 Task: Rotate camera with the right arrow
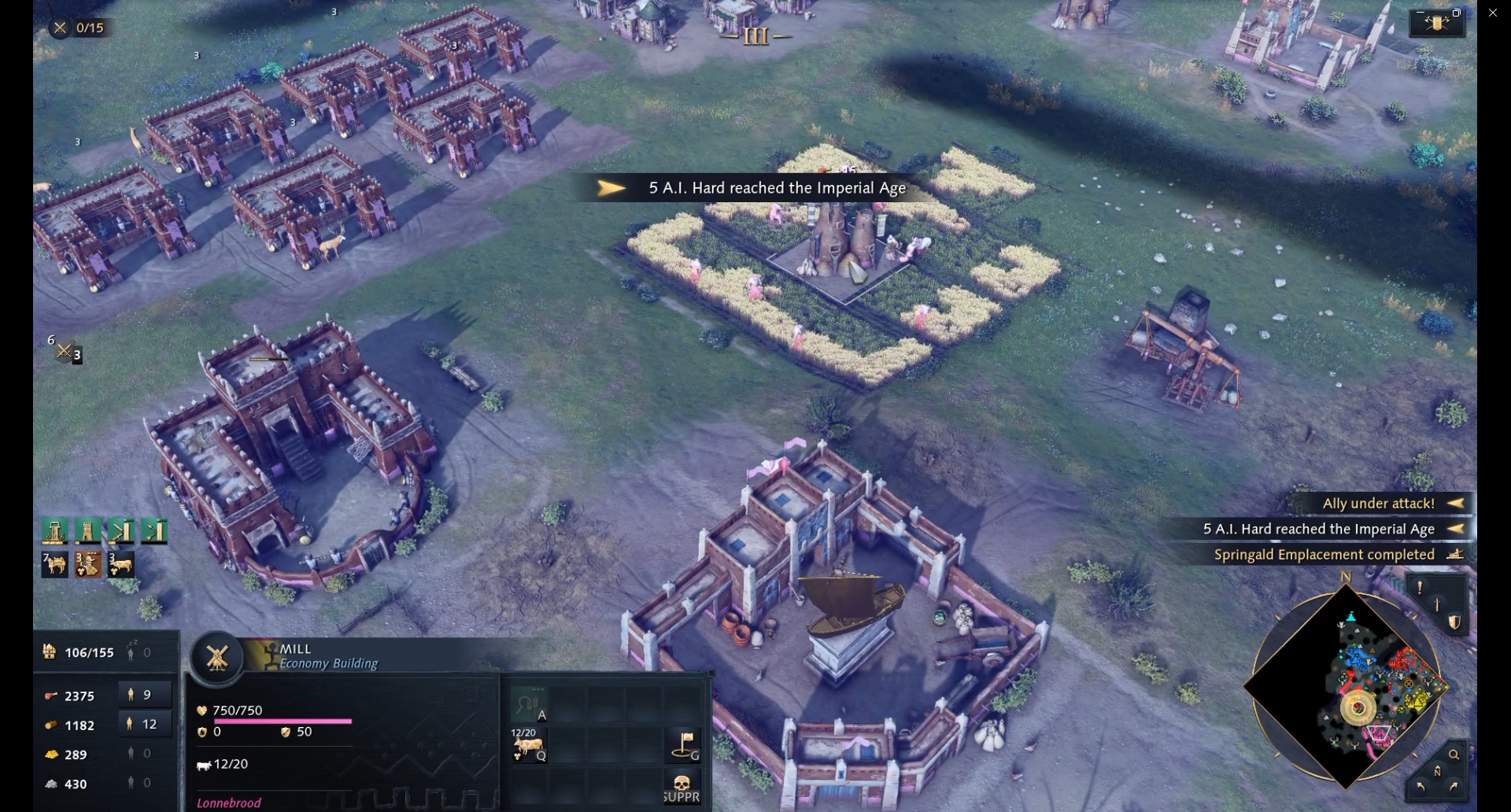[x=1454, y=786]
